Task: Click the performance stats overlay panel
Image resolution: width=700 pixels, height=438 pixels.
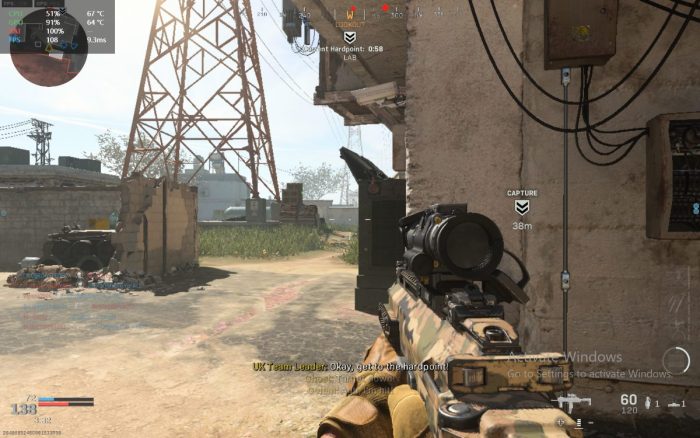Action: point(57,26)
